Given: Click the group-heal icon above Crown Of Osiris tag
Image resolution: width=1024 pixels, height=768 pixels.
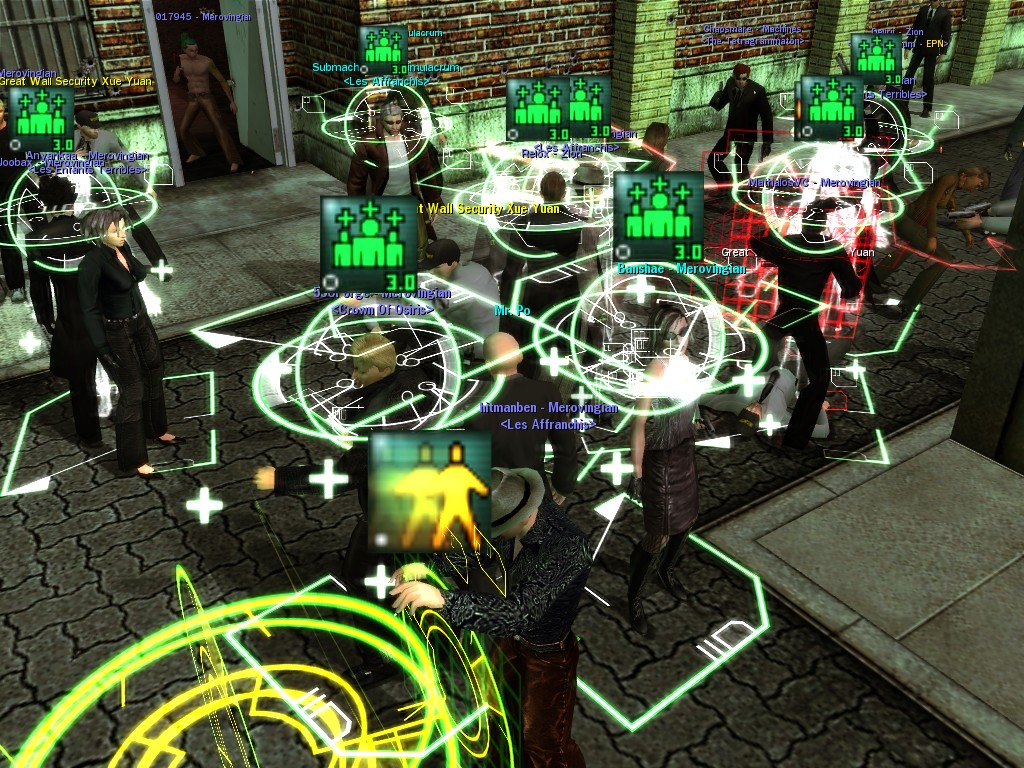Looking at the screenshot, I should click(369, 243).
